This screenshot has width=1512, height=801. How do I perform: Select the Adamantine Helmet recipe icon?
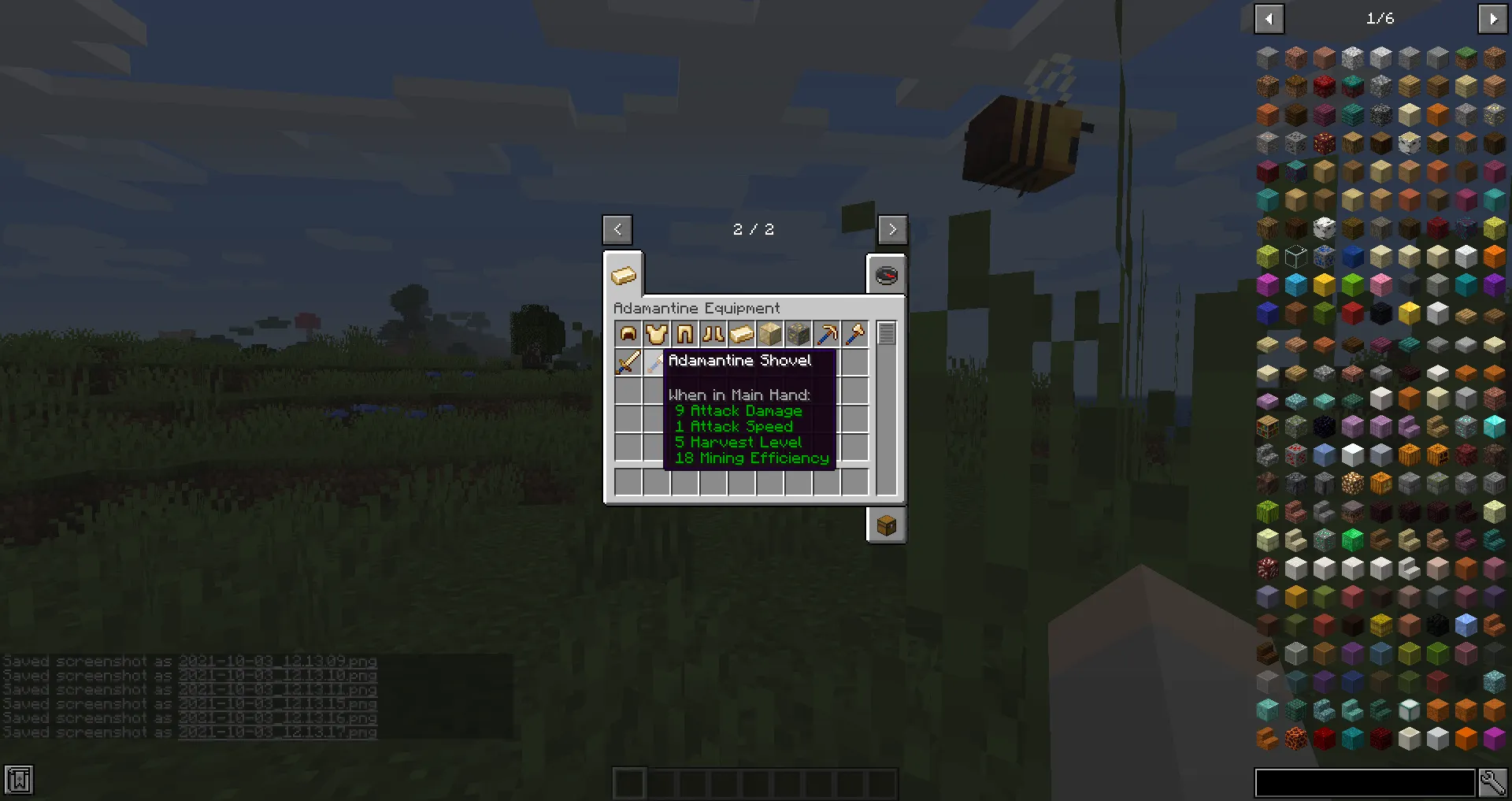click(x=628, y=334)
